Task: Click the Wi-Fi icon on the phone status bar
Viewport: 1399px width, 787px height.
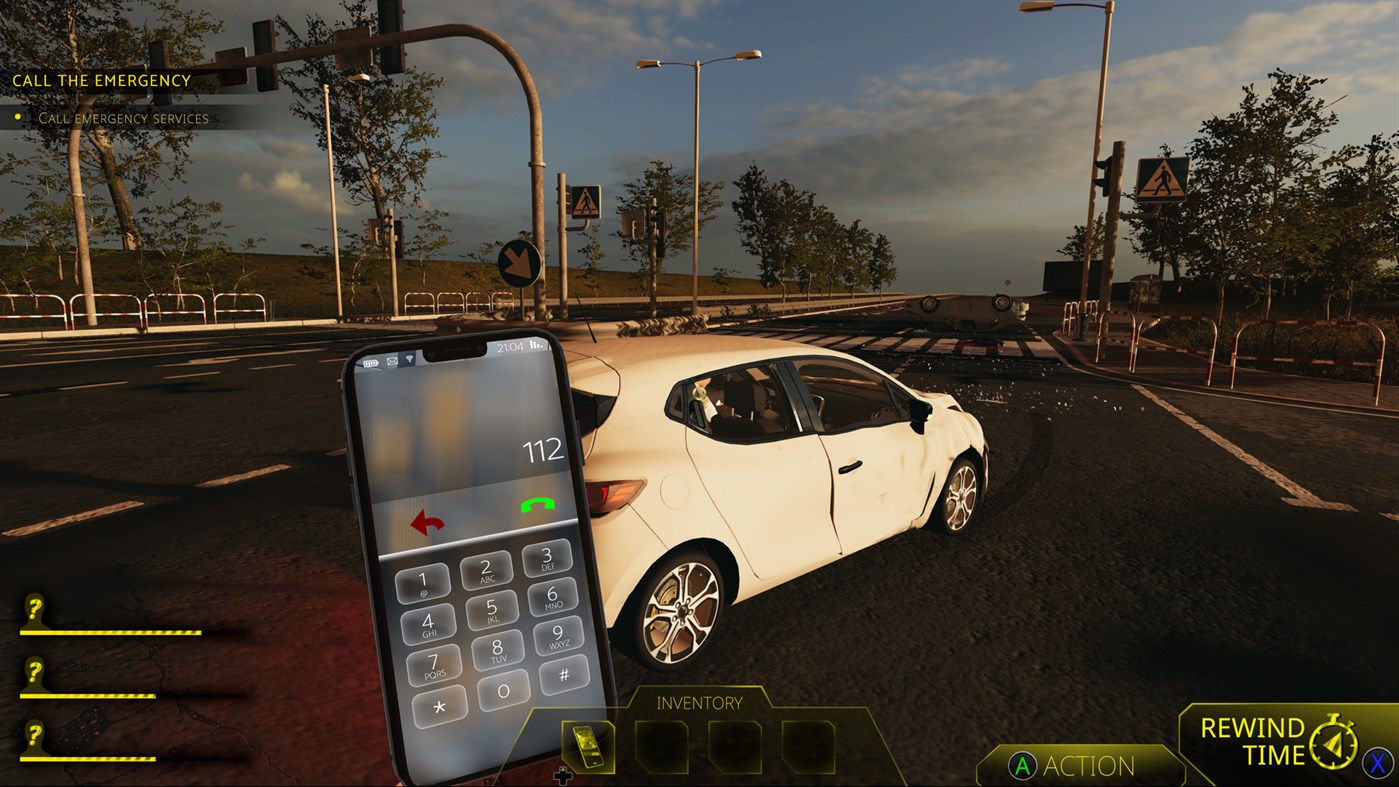Action: 410,359
